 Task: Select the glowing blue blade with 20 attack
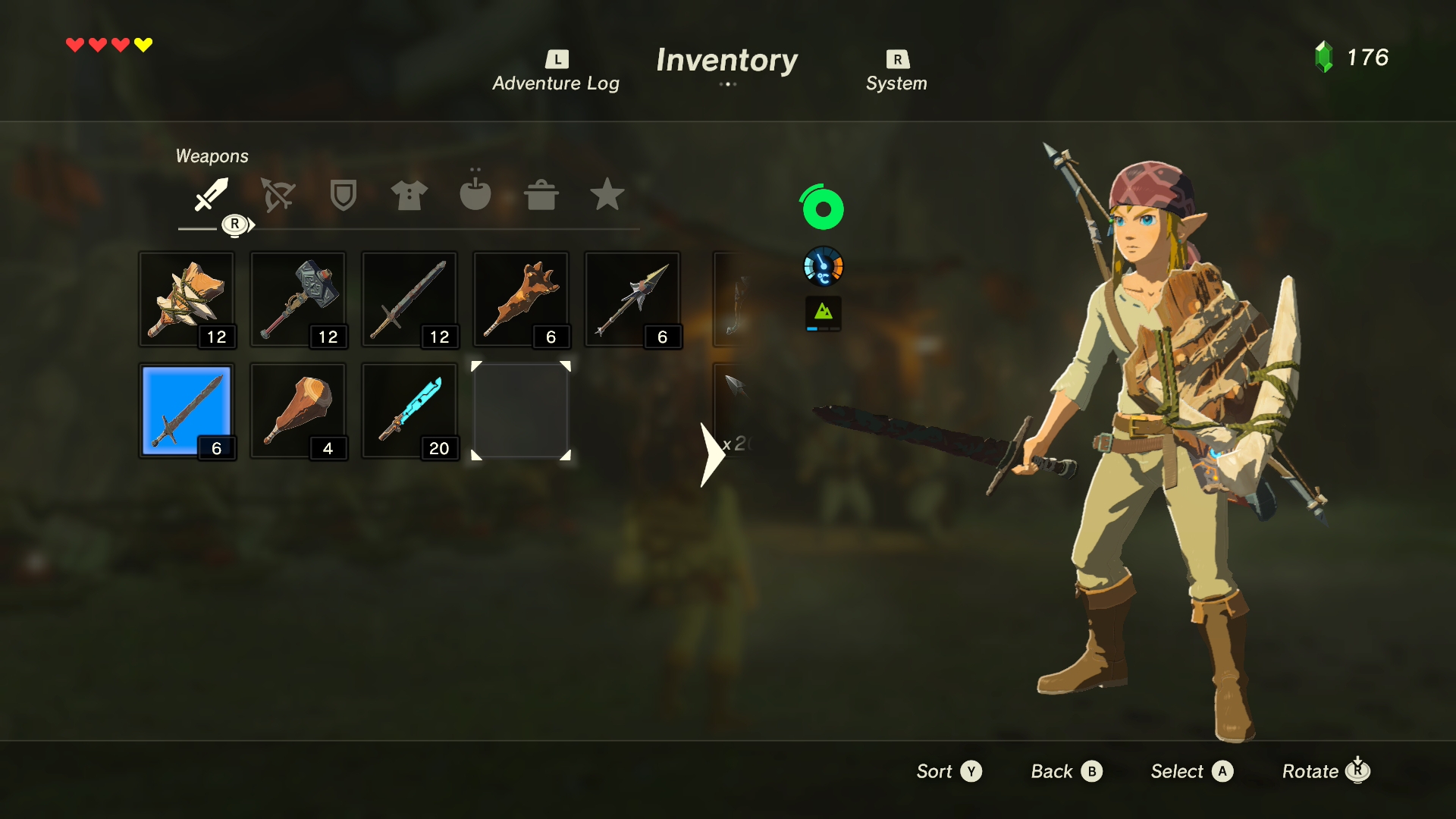coord(409,411)
